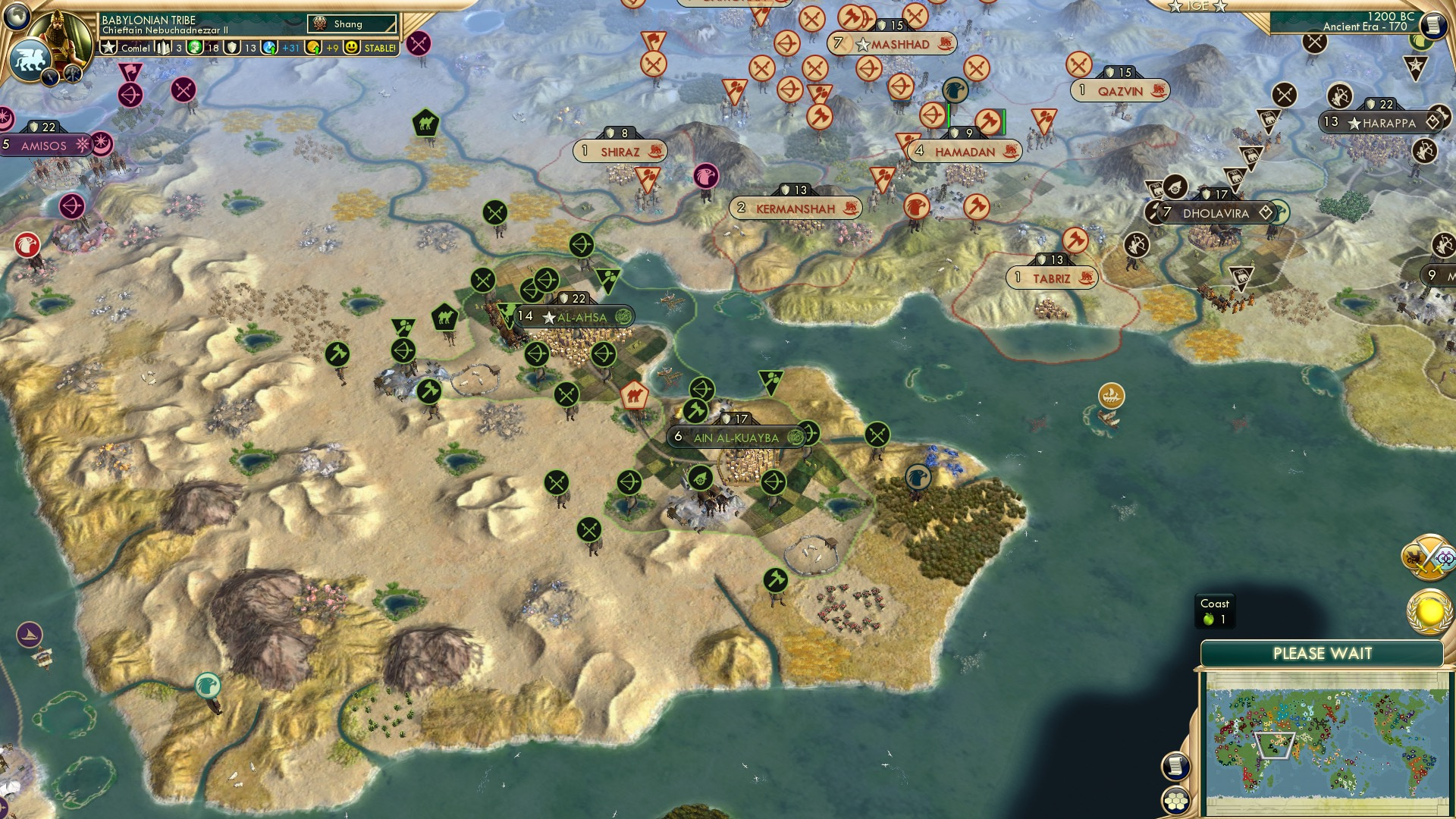Open diplomacy by clicking Nebuchadnezzar's portrait
The width and height of the screenshot is (1456, 819).
tap(61, 34)
